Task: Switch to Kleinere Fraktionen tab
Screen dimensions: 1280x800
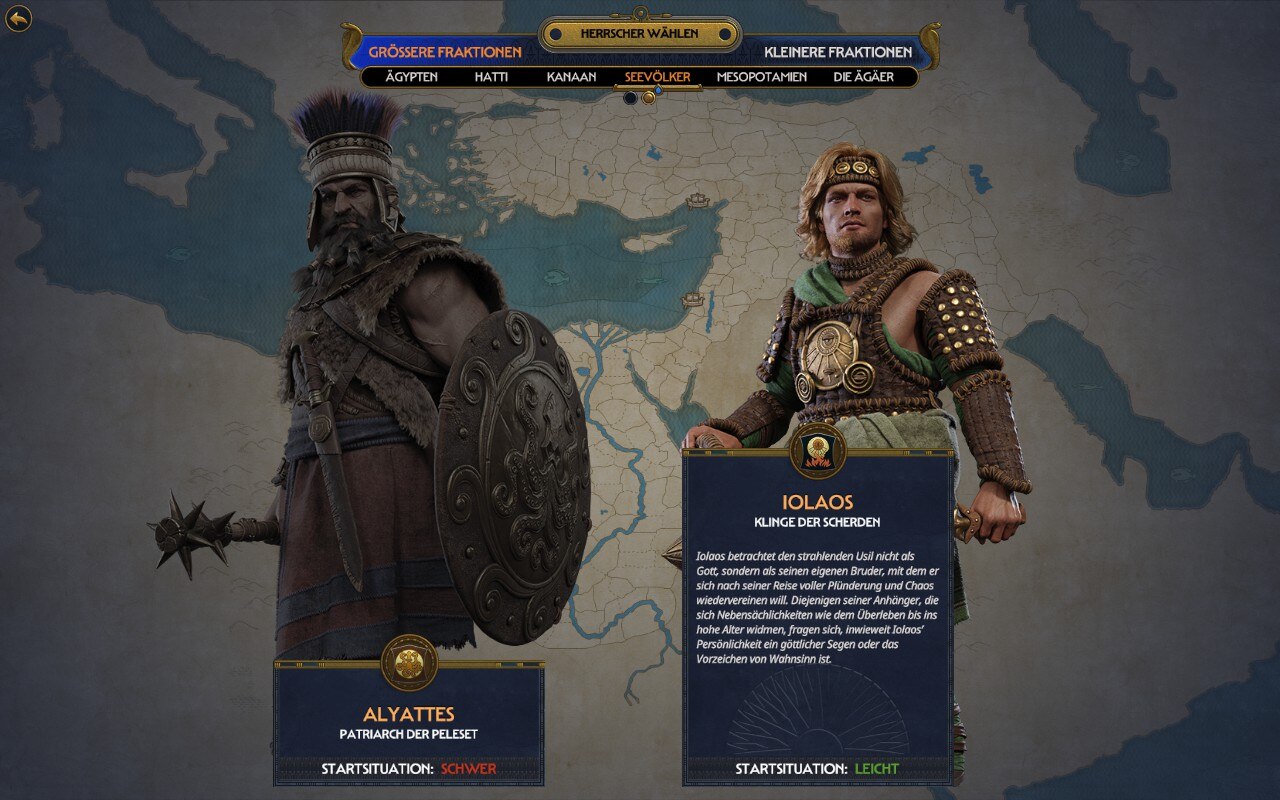Action: pos(838,52)
